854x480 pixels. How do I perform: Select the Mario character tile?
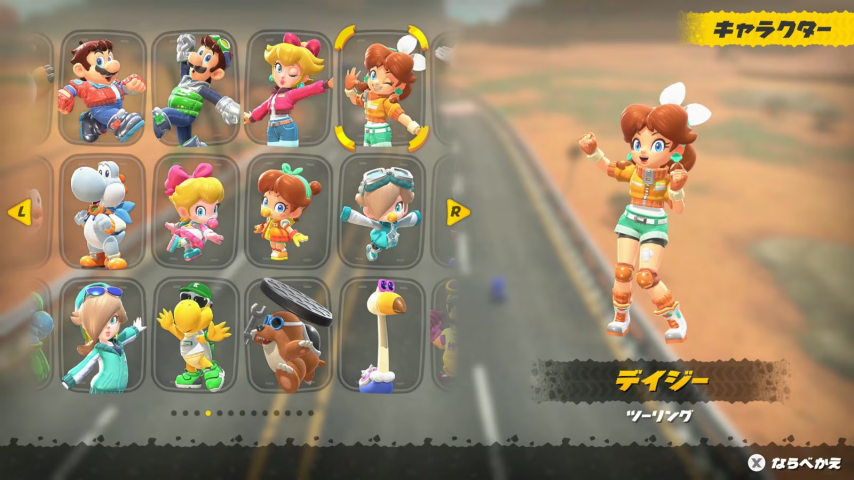pos(101,88)
